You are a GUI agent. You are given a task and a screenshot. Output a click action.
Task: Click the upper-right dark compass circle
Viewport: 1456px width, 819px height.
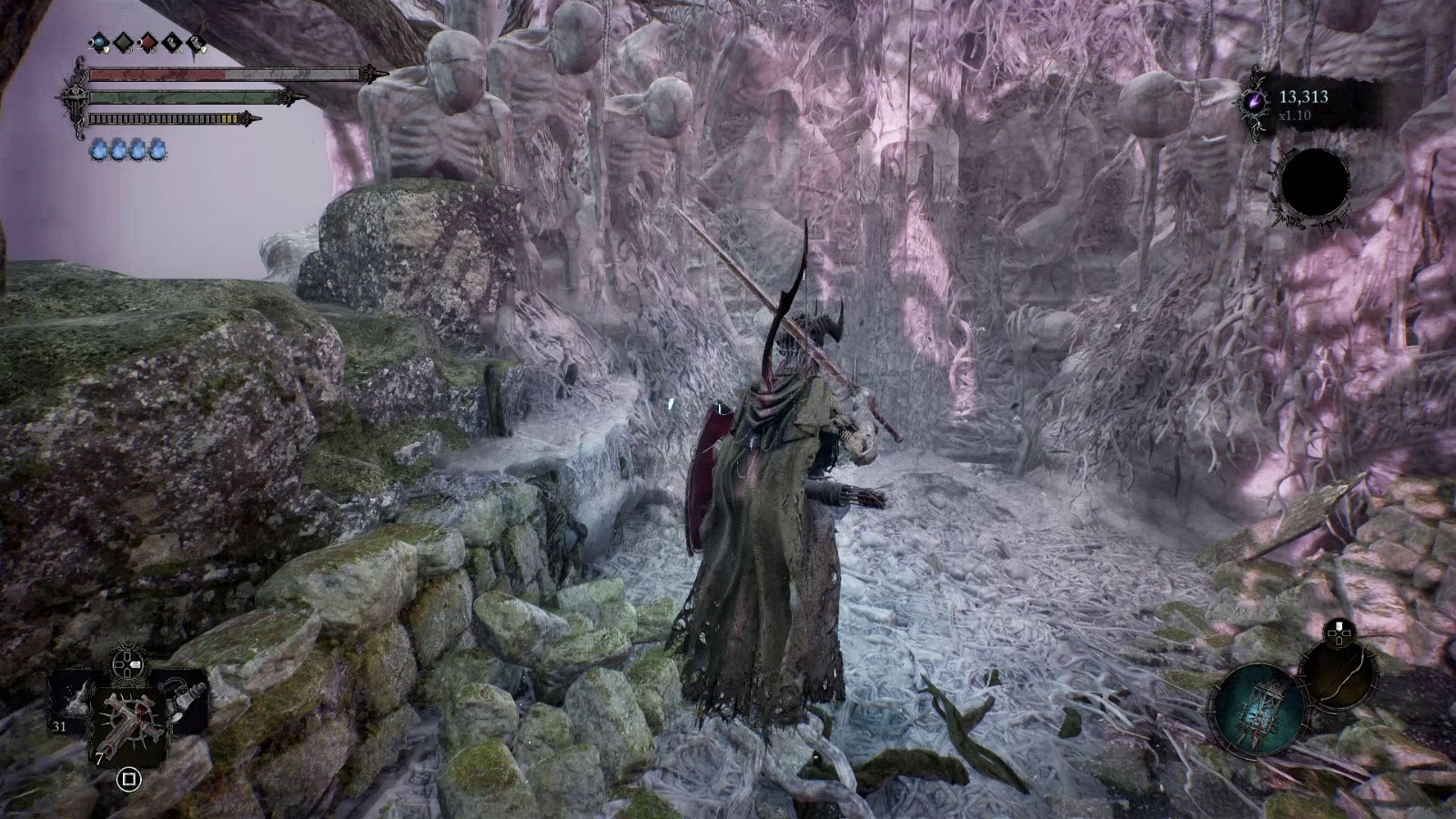1338,676
